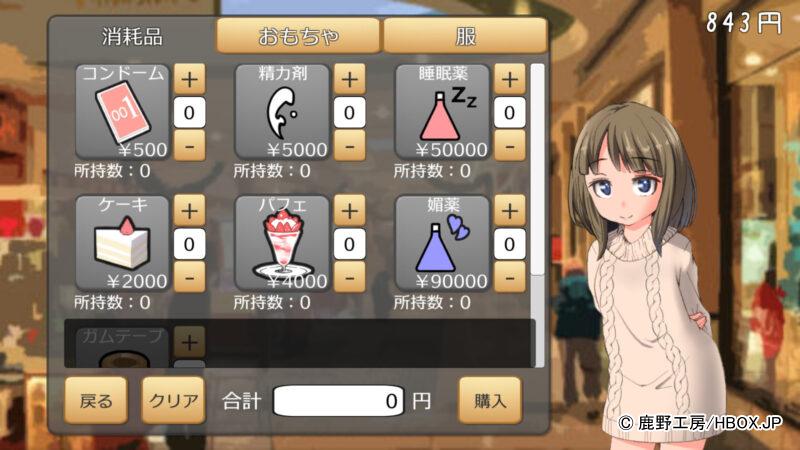Pick the 媚薬 blue flask icon
Image resolution: width=800 pixels, height=450 pixels.
[442, 242]
